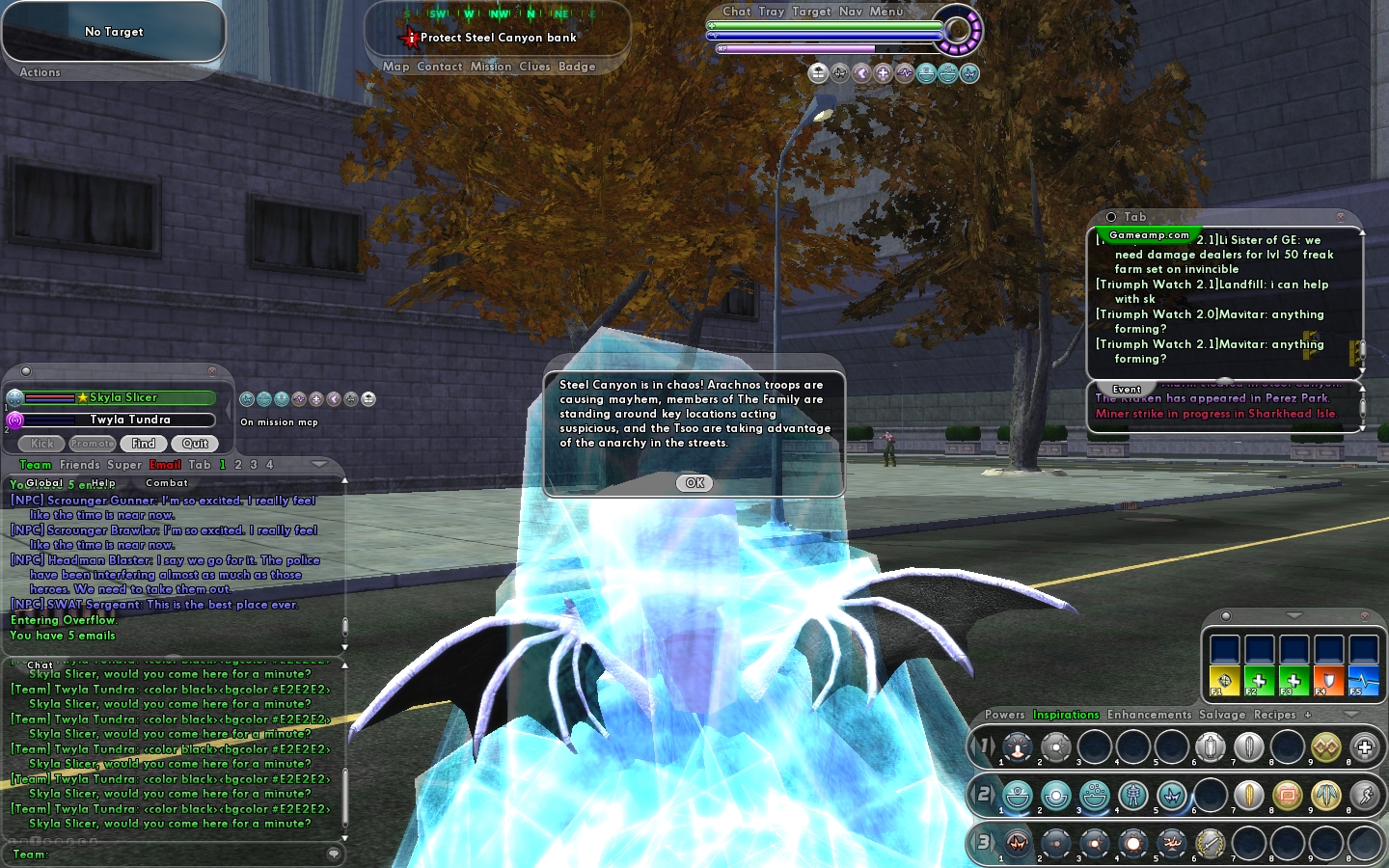Open the Badge window
The width and height of the screenshot is (1389, 868).
point(577,67)
